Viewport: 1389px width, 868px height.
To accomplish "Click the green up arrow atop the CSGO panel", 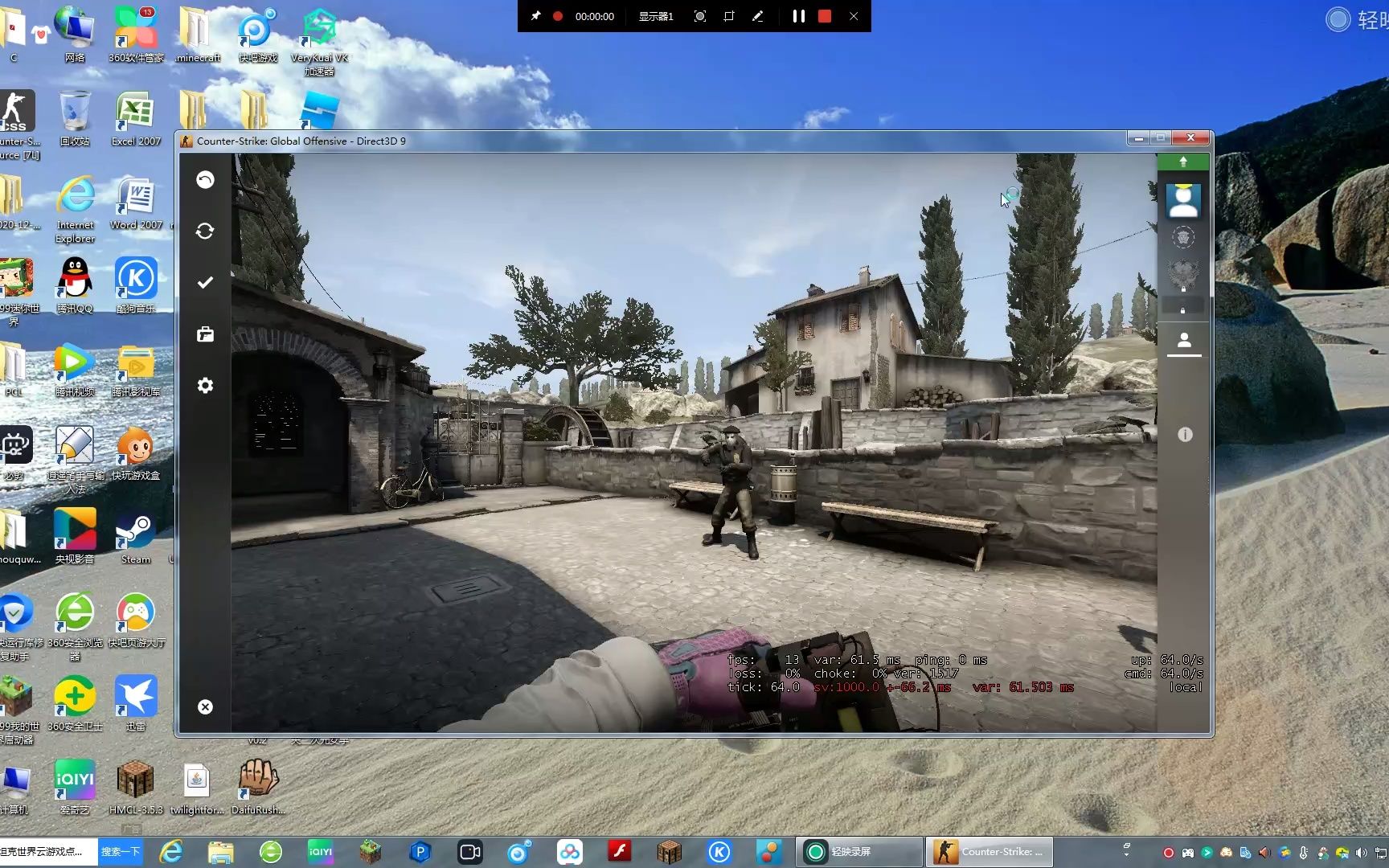I will tap(1183, 161).
